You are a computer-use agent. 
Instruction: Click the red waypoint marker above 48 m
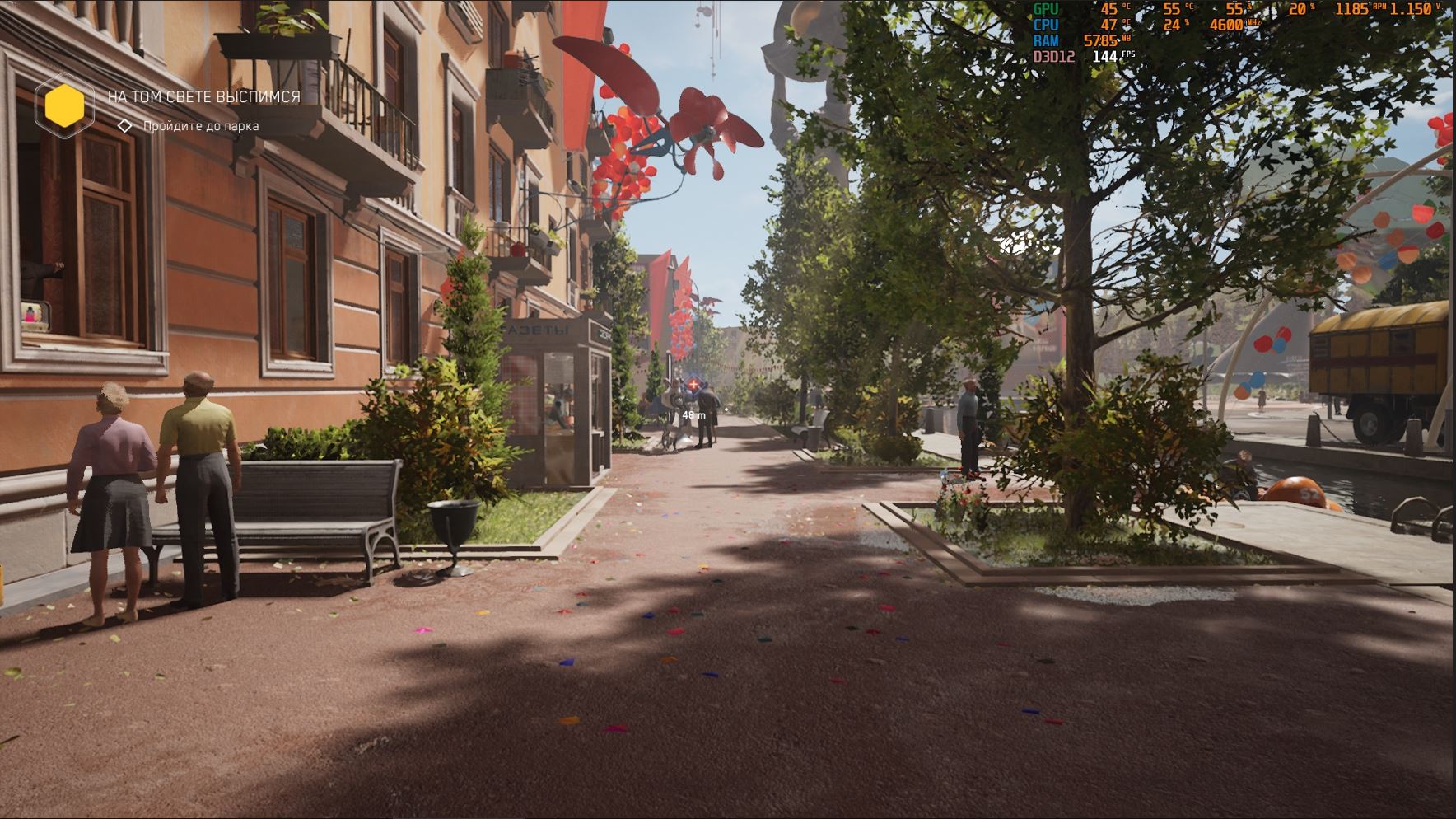pos(693,384)
